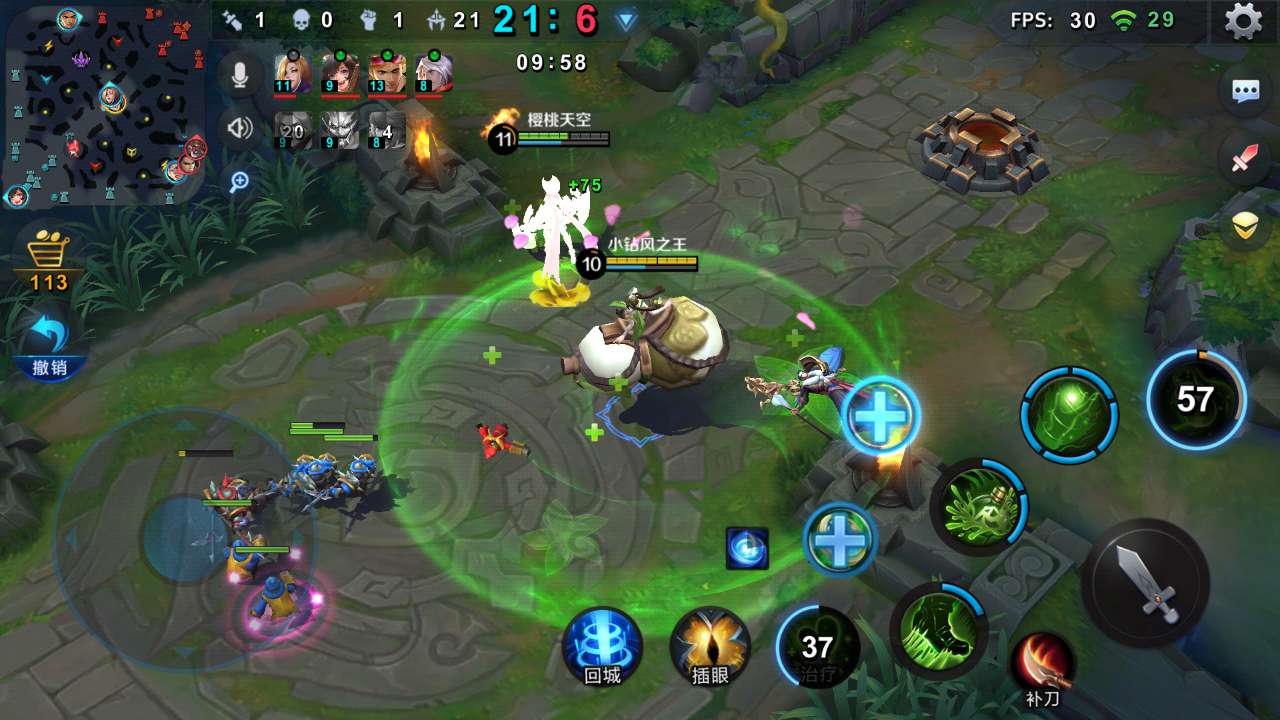Toggle the speaker sound button
Screen dimensions: 1280x720
(240, 128)
